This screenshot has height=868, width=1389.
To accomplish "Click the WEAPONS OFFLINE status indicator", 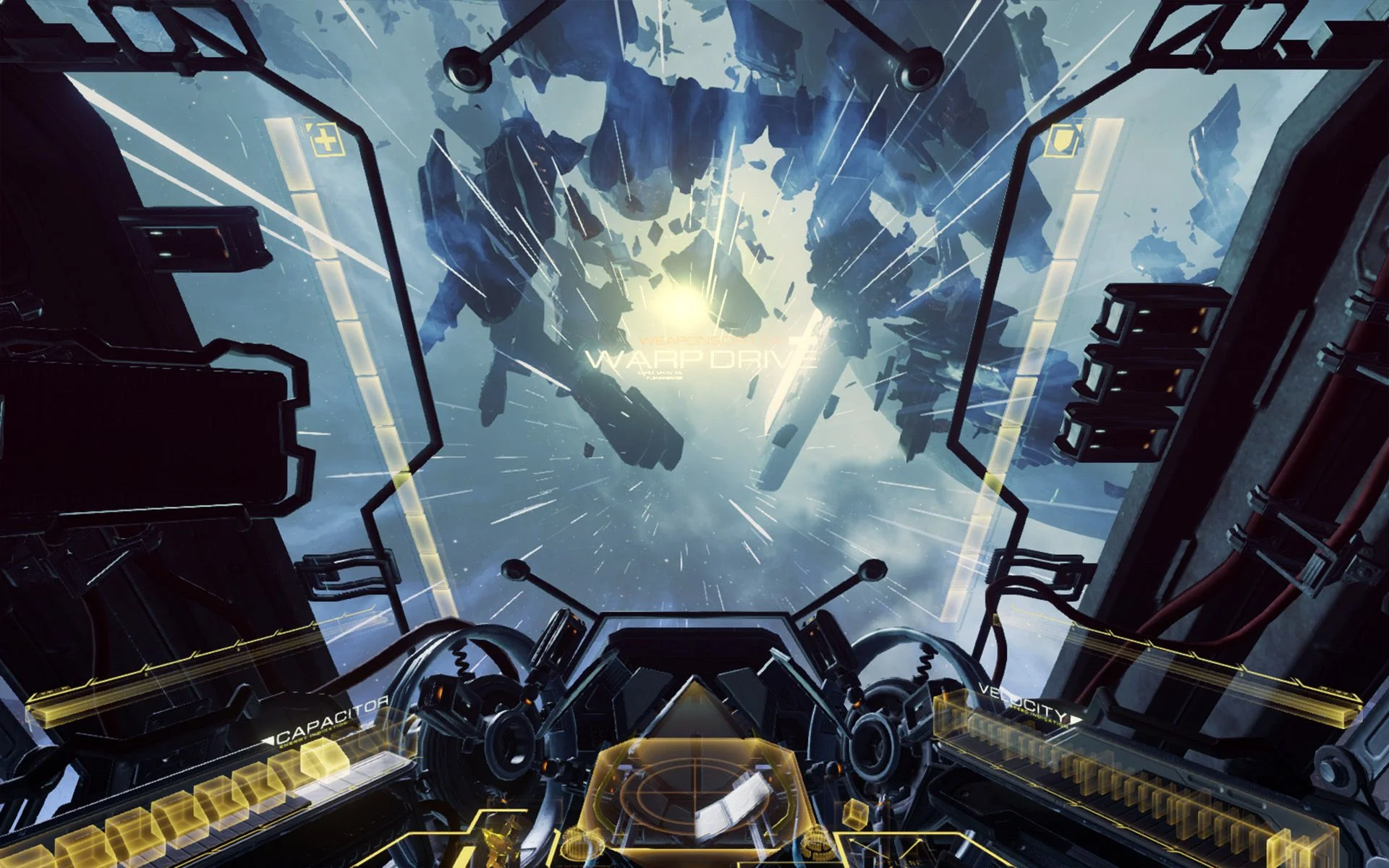I will click(708, 340).
